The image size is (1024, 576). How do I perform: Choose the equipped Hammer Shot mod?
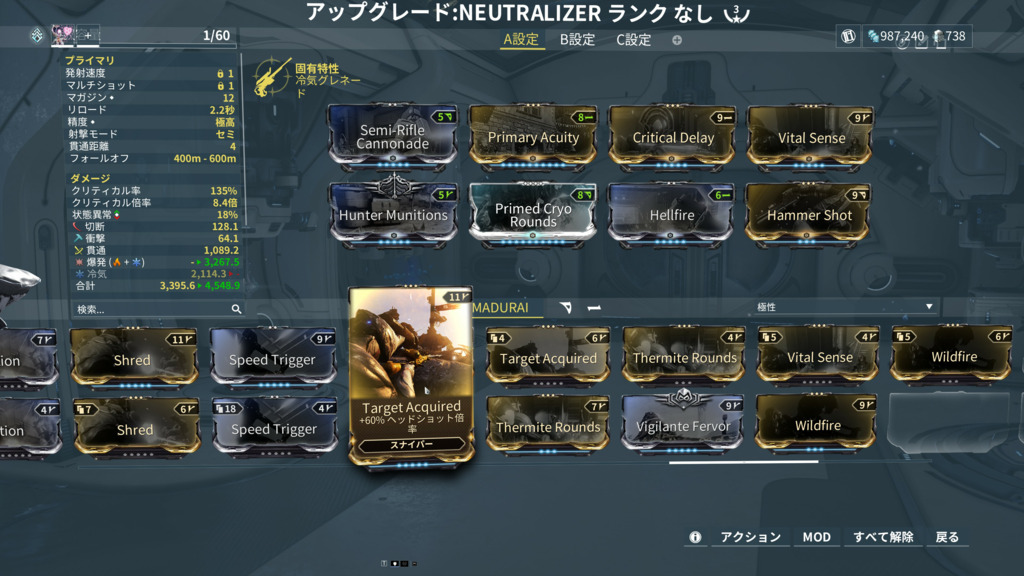(809, 214)
